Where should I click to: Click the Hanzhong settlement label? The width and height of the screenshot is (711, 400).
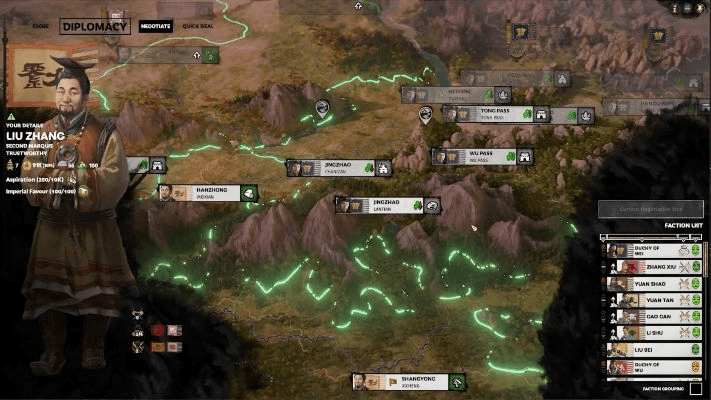pyautogui.click(x=207, y=193)
